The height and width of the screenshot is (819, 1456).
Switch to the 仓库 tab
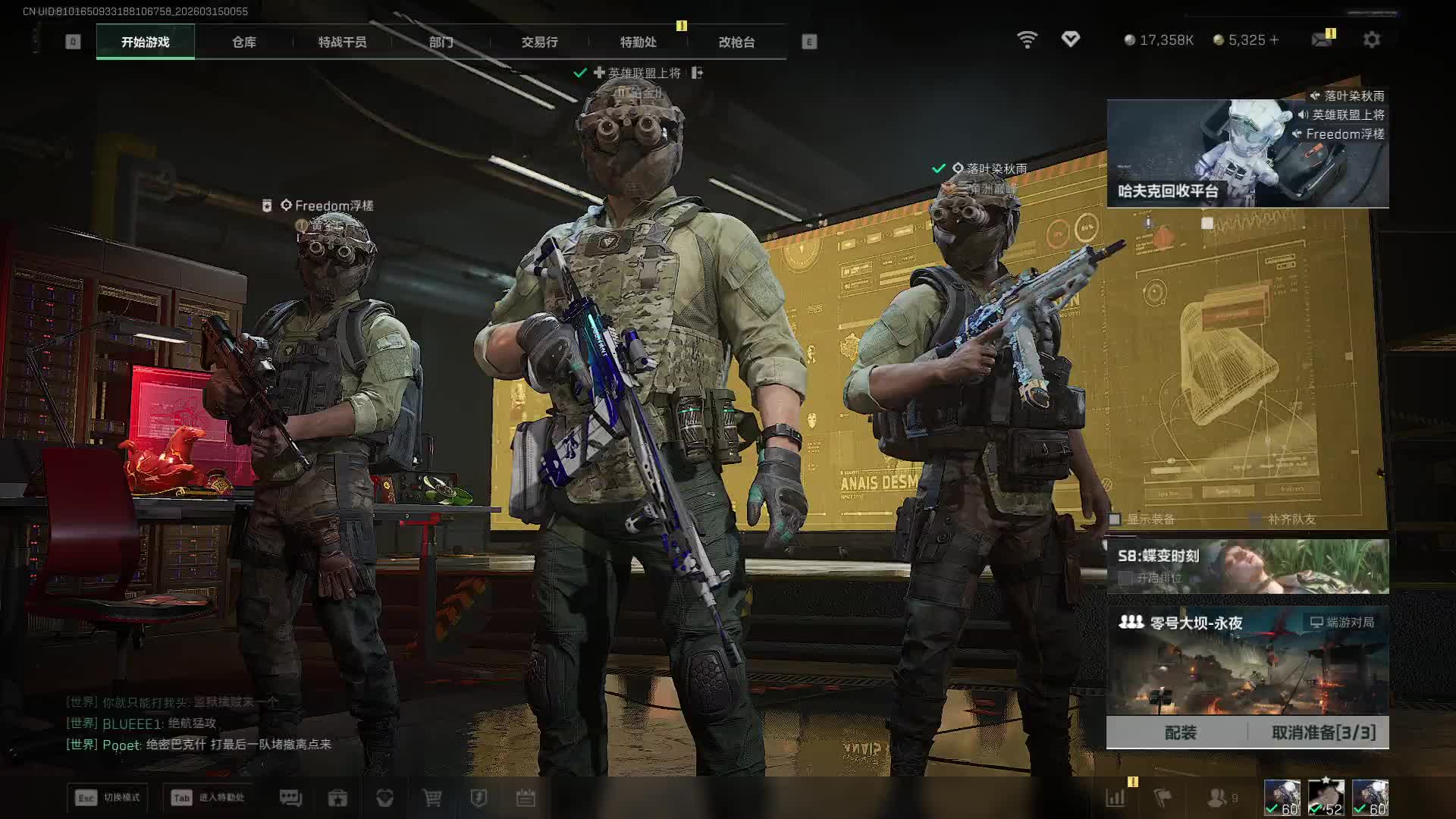(x=243, y=42)
